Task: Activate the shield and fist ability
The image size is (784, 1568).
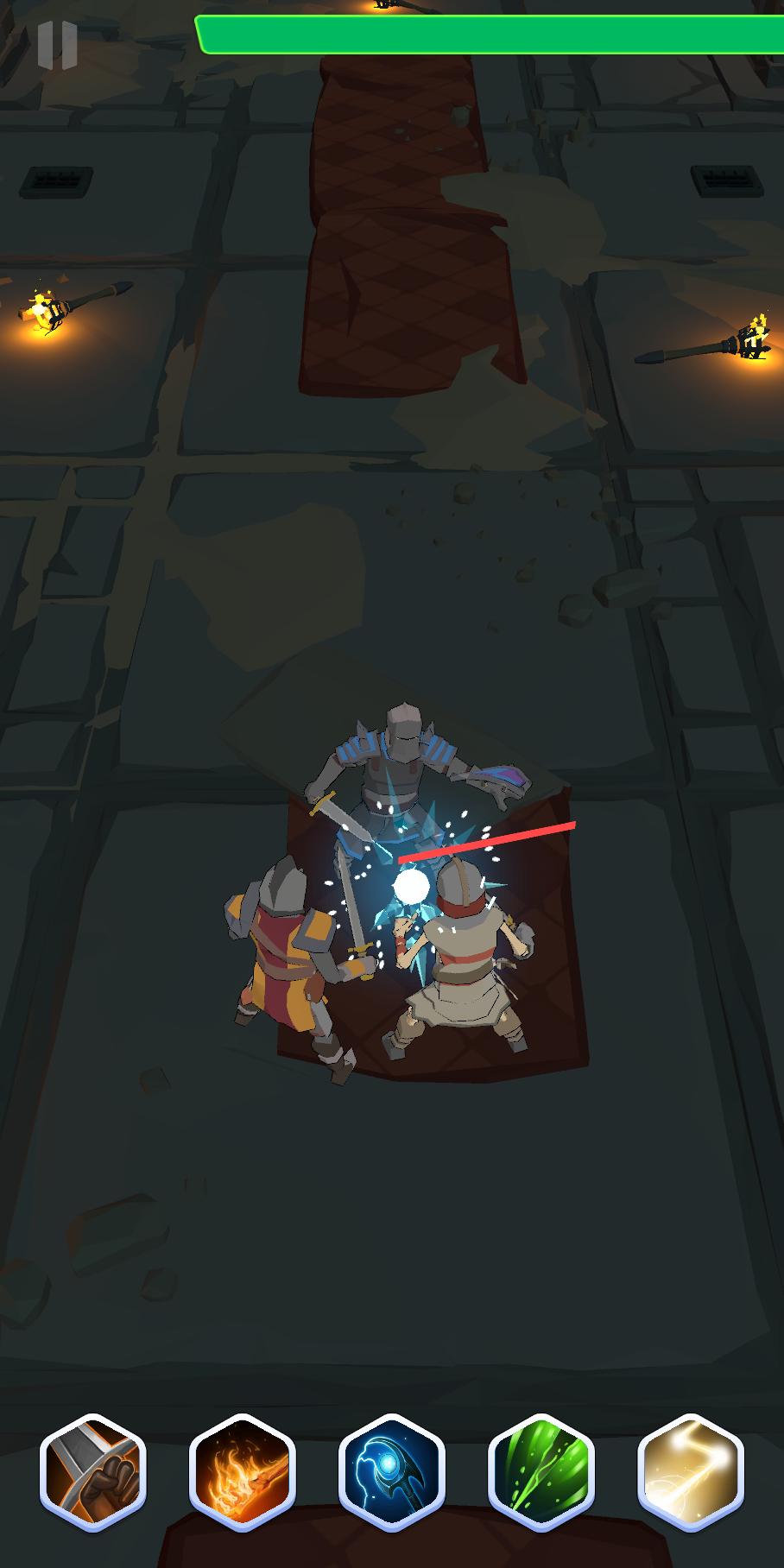Action: click(93, 1471)
